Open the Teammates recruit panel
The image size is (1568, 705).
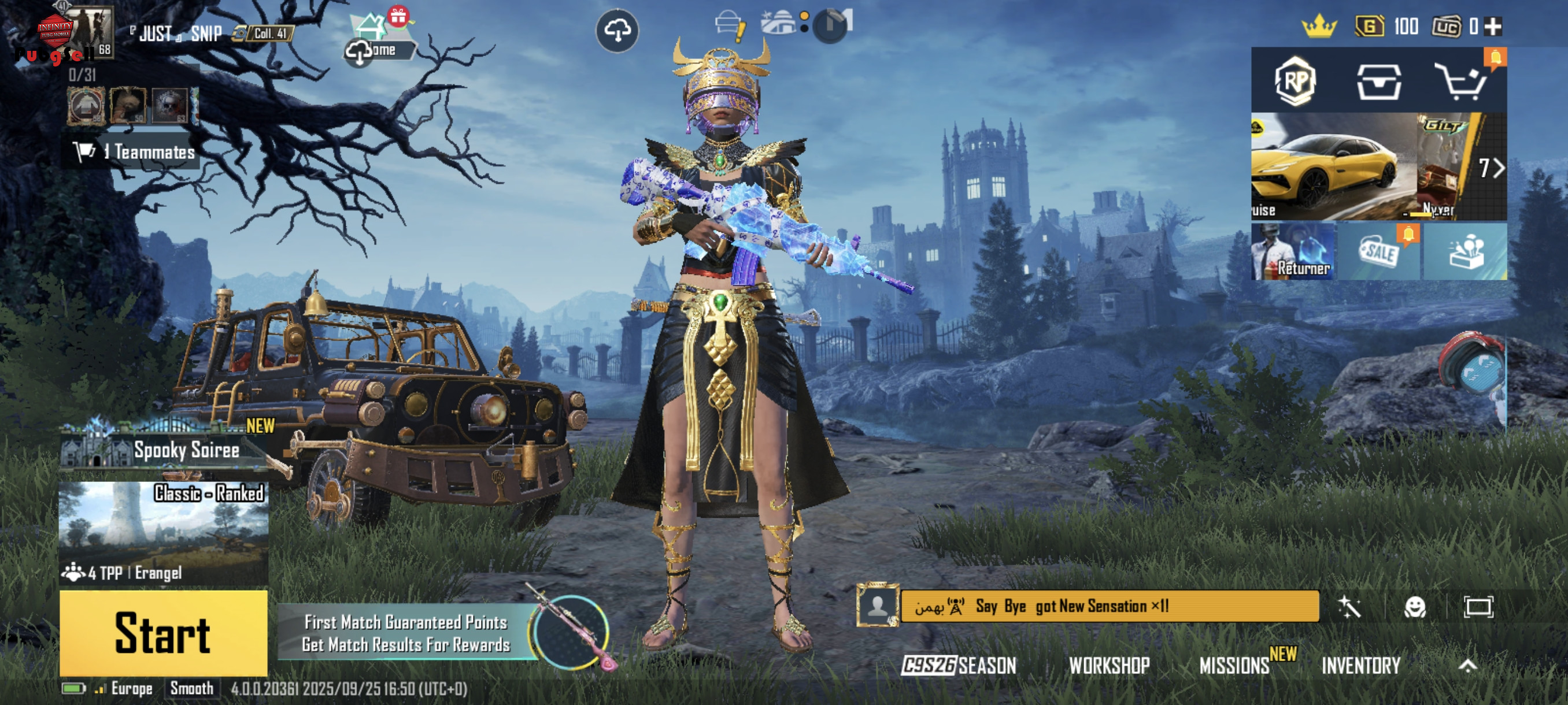click(134, 151)
